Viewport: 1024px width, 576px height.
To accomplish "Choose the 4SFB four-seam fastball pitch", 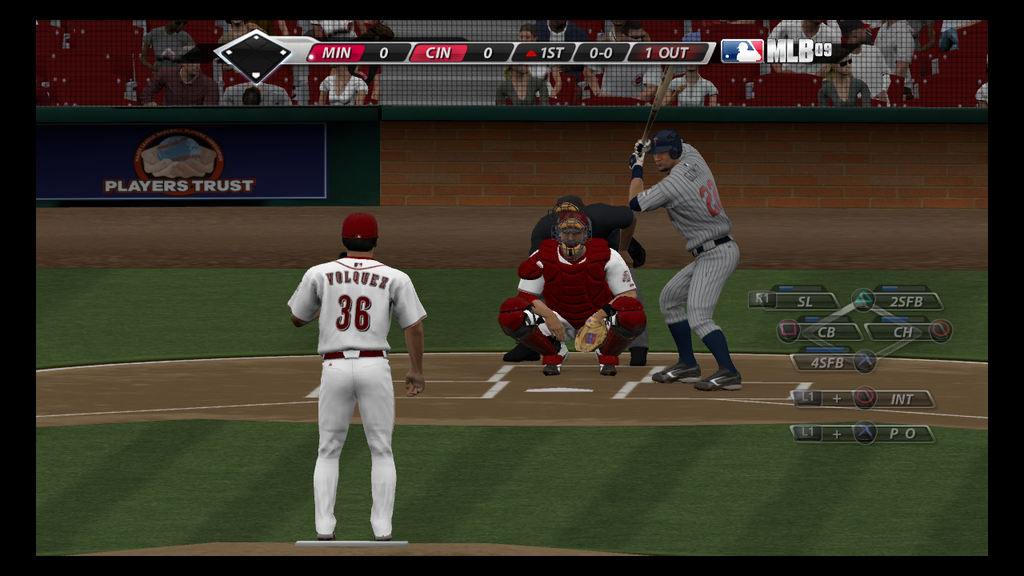I will click(x=827, y=362).
